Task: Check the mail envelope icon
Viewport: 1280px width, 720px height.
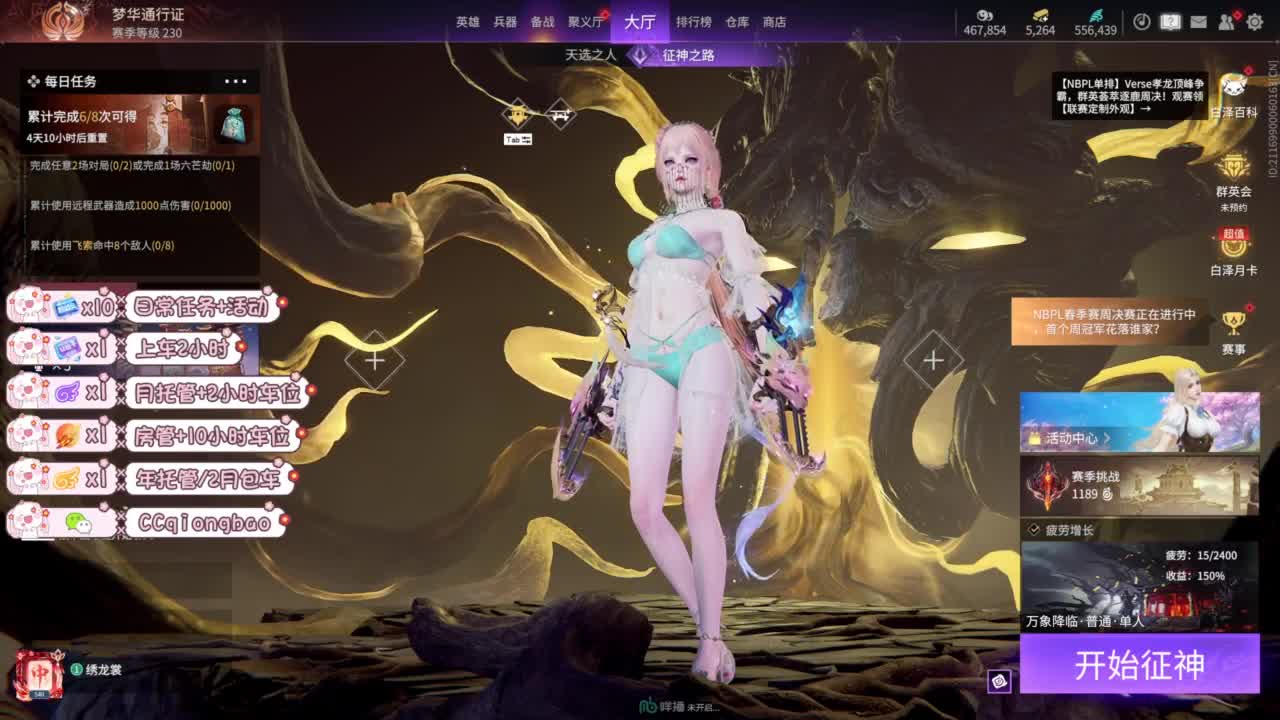Action: point(1198,22)
